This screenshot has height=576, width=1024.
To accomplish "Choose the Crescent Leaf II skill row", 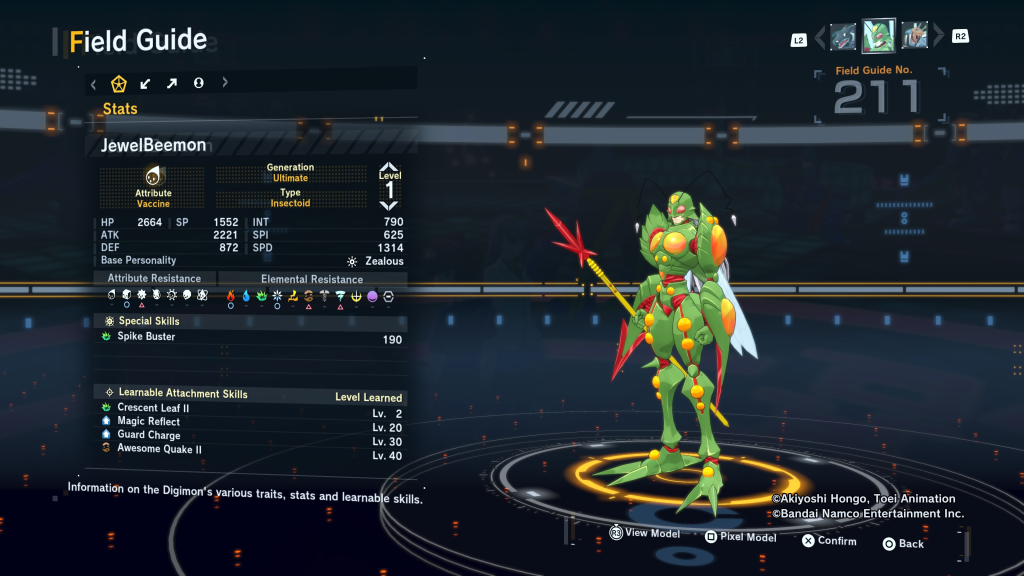I will pos(252,408).
